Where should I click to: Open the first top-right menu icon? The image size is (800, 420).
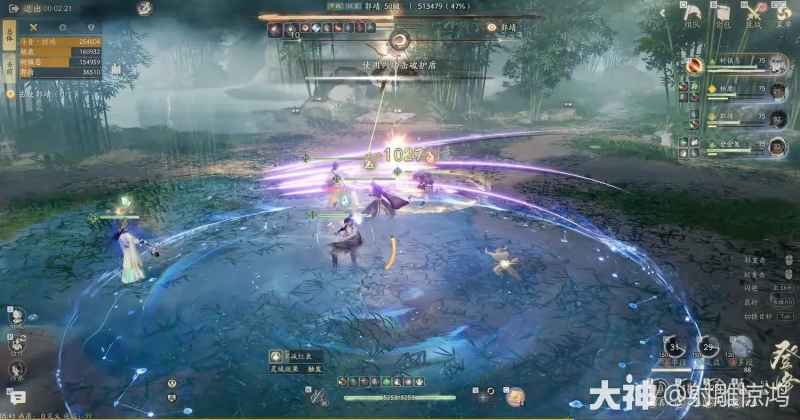coord(693,15)
